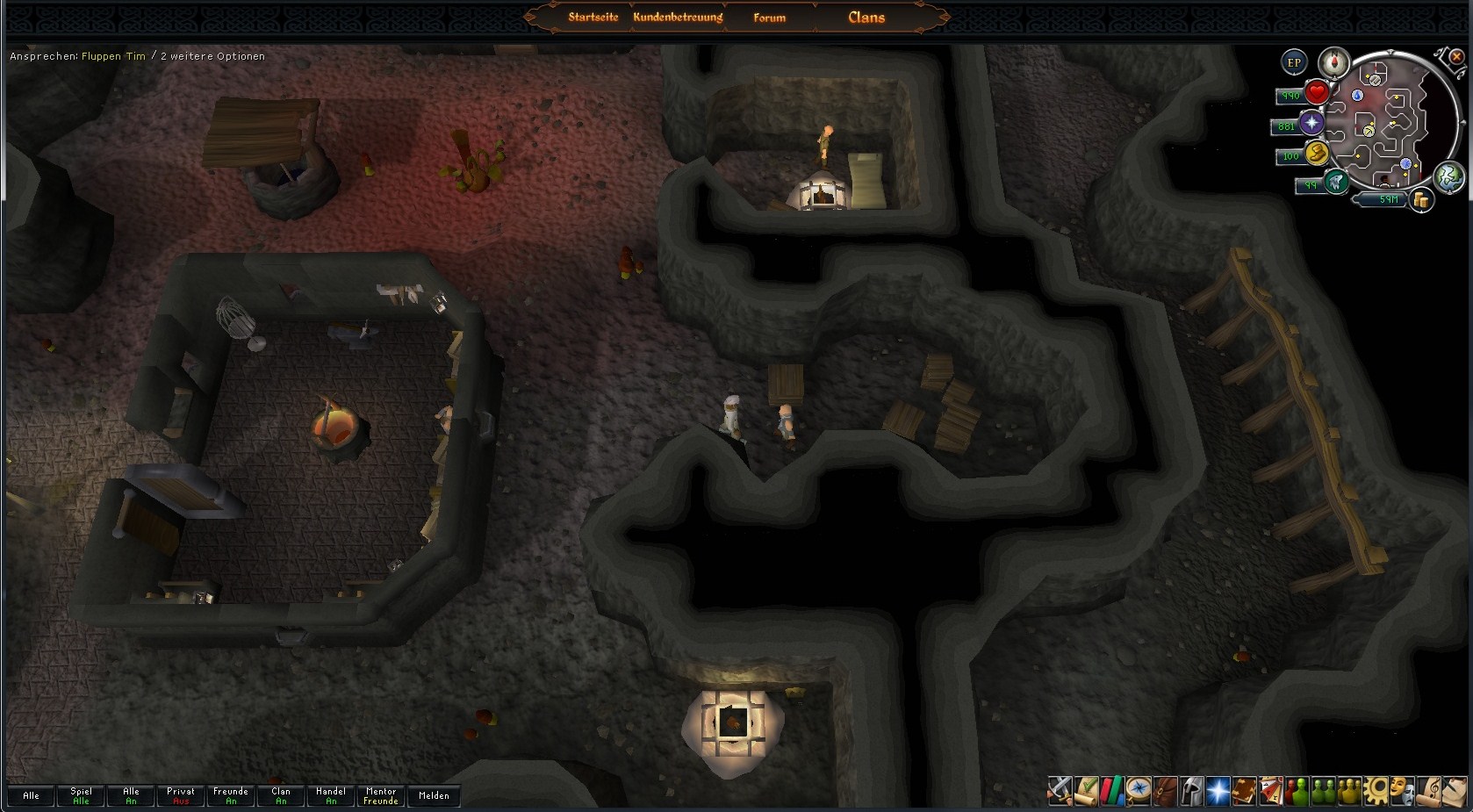
Task: Open the Startseite link
Action: (x=593, y=17)
